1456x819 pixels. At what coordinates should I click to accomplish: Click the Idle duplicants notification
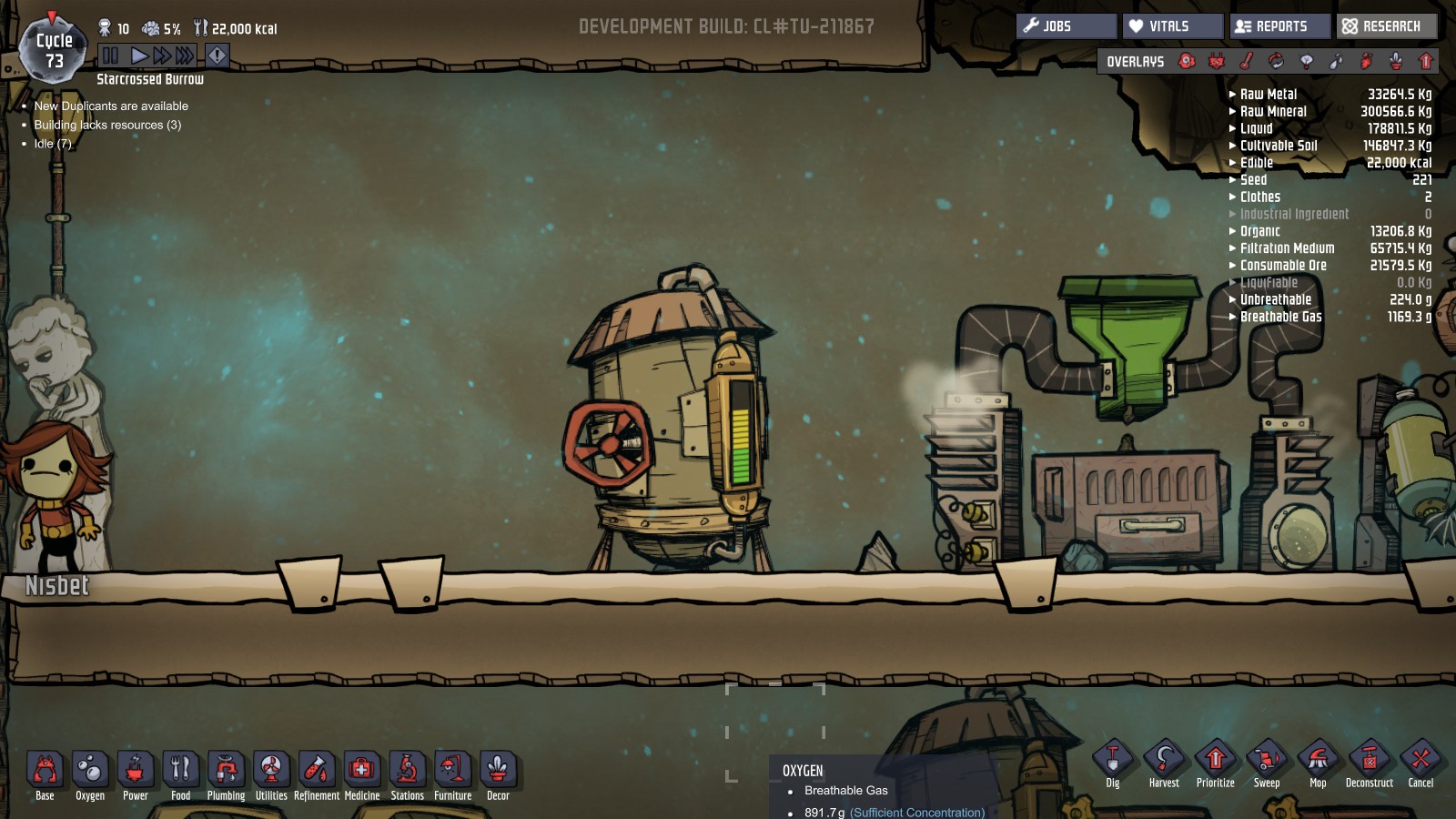pyautogui.click(x=53, y=144)
